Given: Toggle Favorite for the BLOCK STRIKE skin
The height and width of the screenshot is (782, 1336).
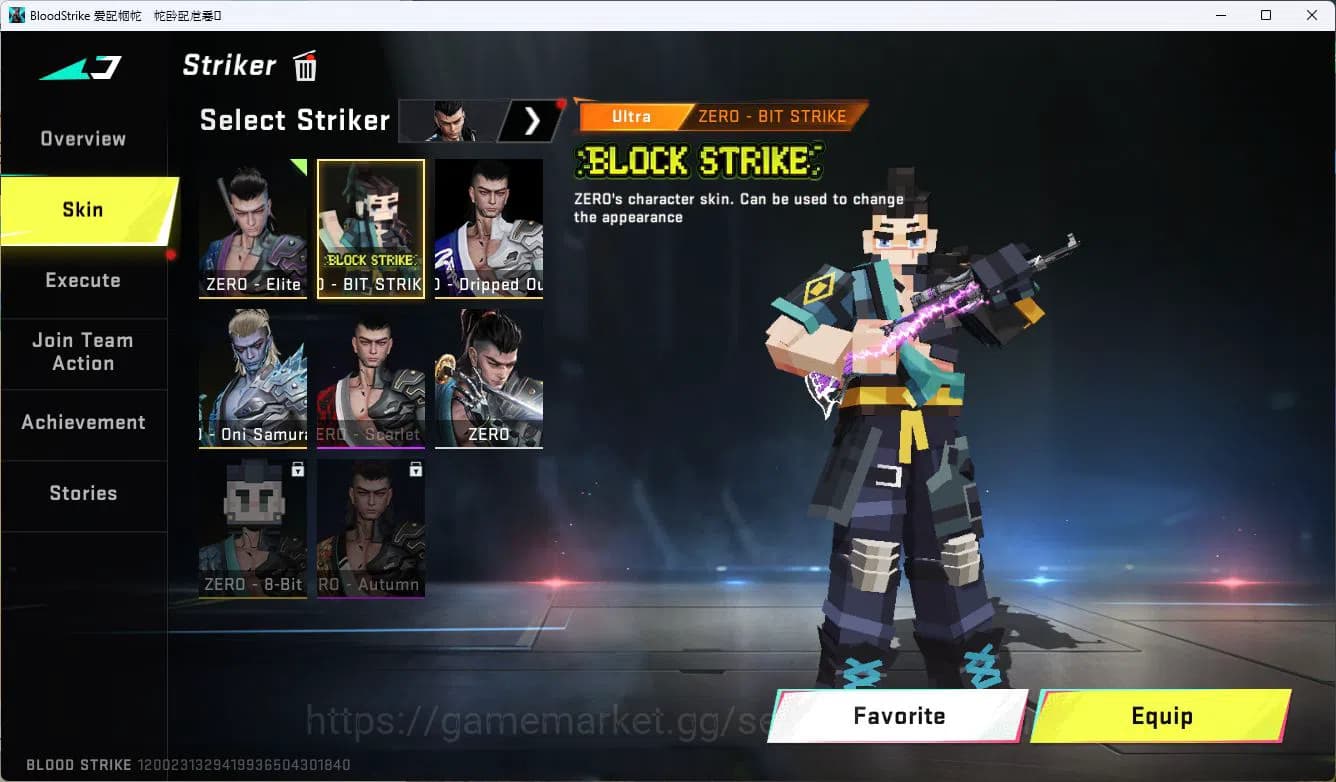Looking at the screenshot, I should pos(896,716).
